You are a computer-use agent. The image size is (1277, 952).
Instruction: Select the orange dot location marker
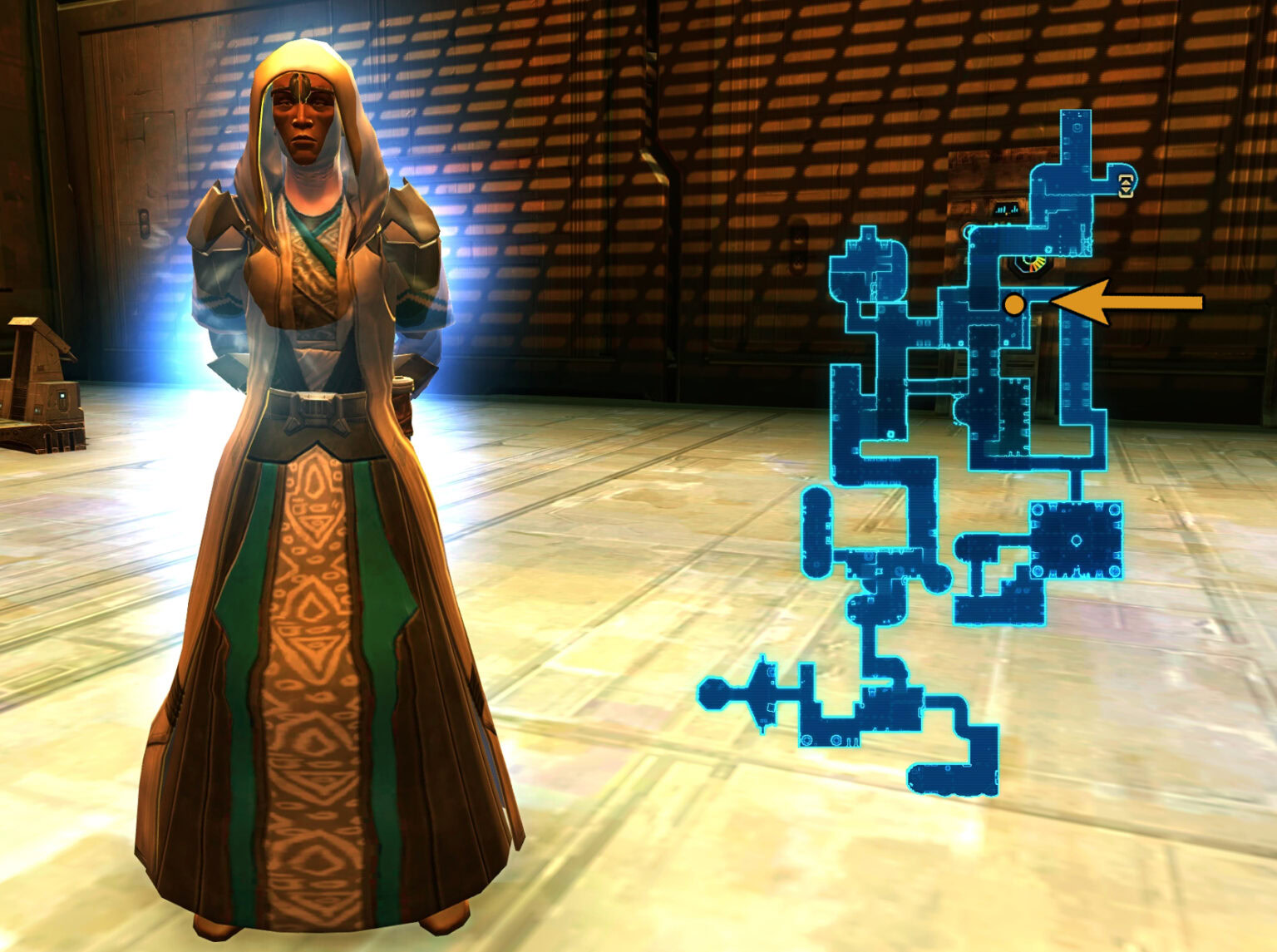click(1014, 305)
